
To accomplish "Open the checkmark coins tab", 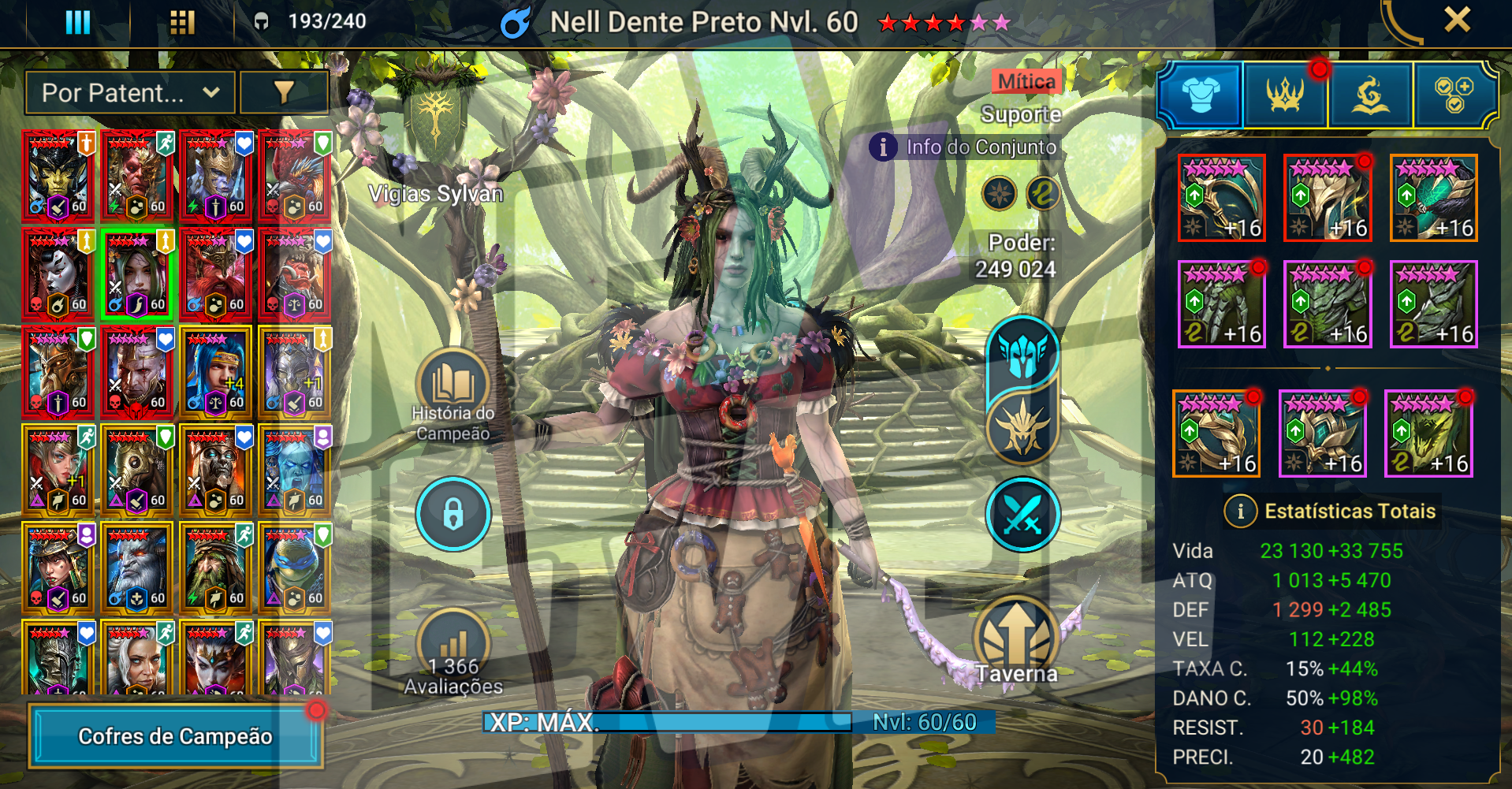I will (x=1454, y=95).
